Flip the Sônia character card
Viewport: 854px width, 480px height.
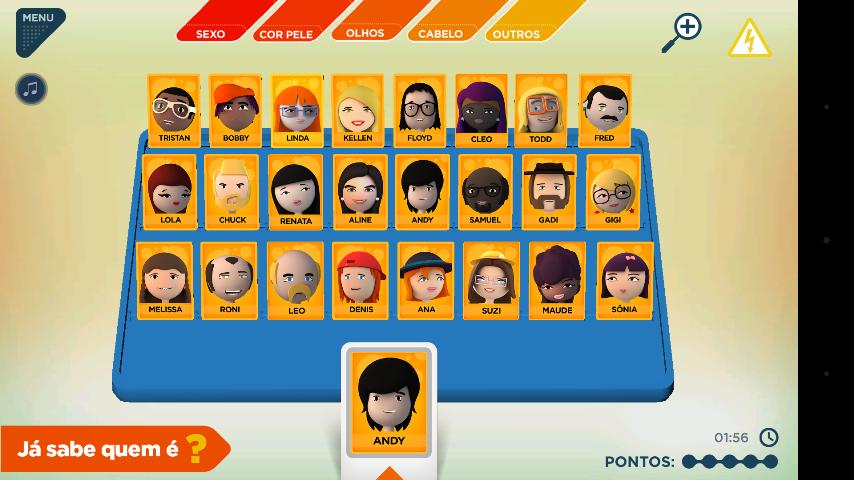624,280
